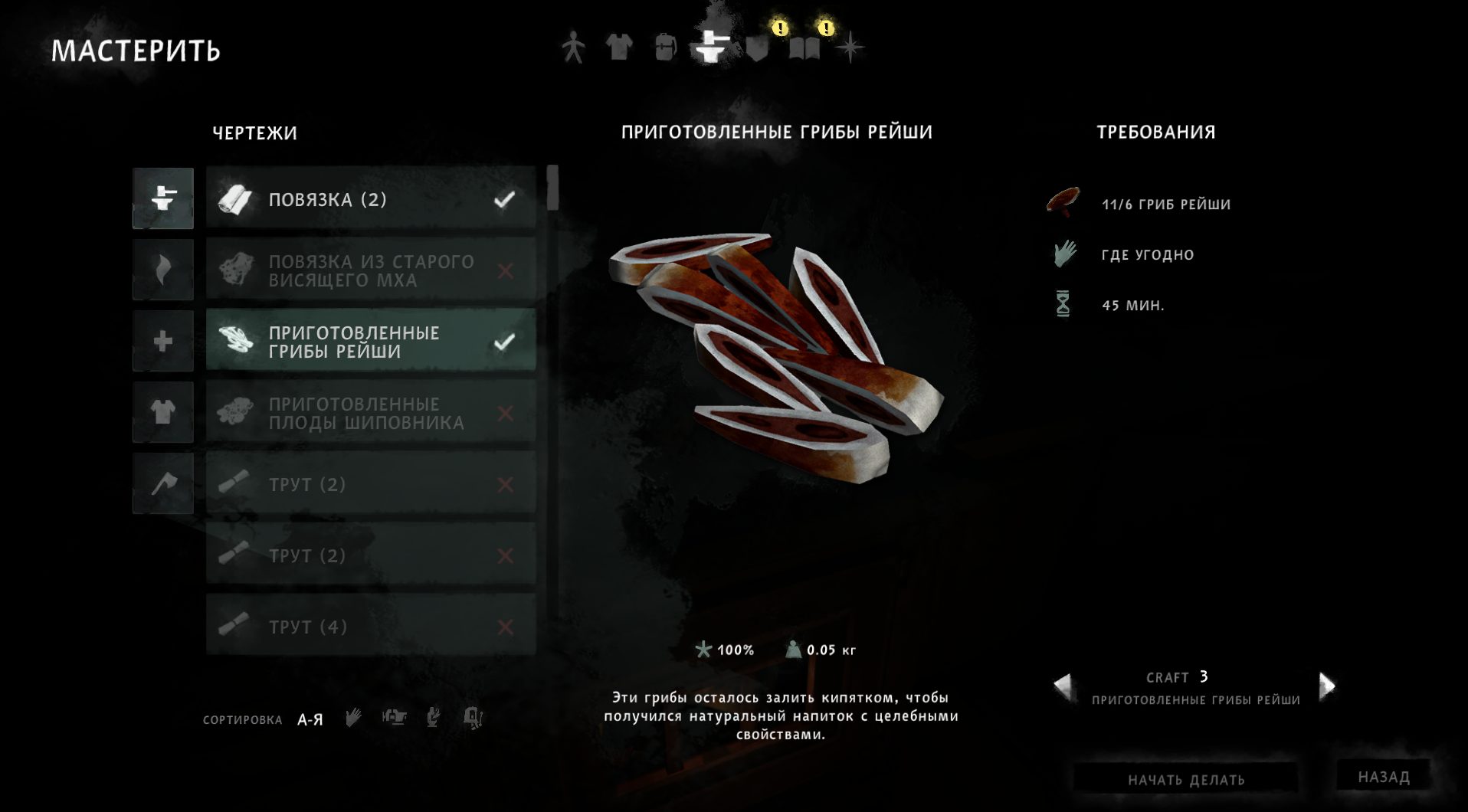Select the Повязка (2) blueprint
This screenshot has height=812, width=1468.
click(371, 199)
